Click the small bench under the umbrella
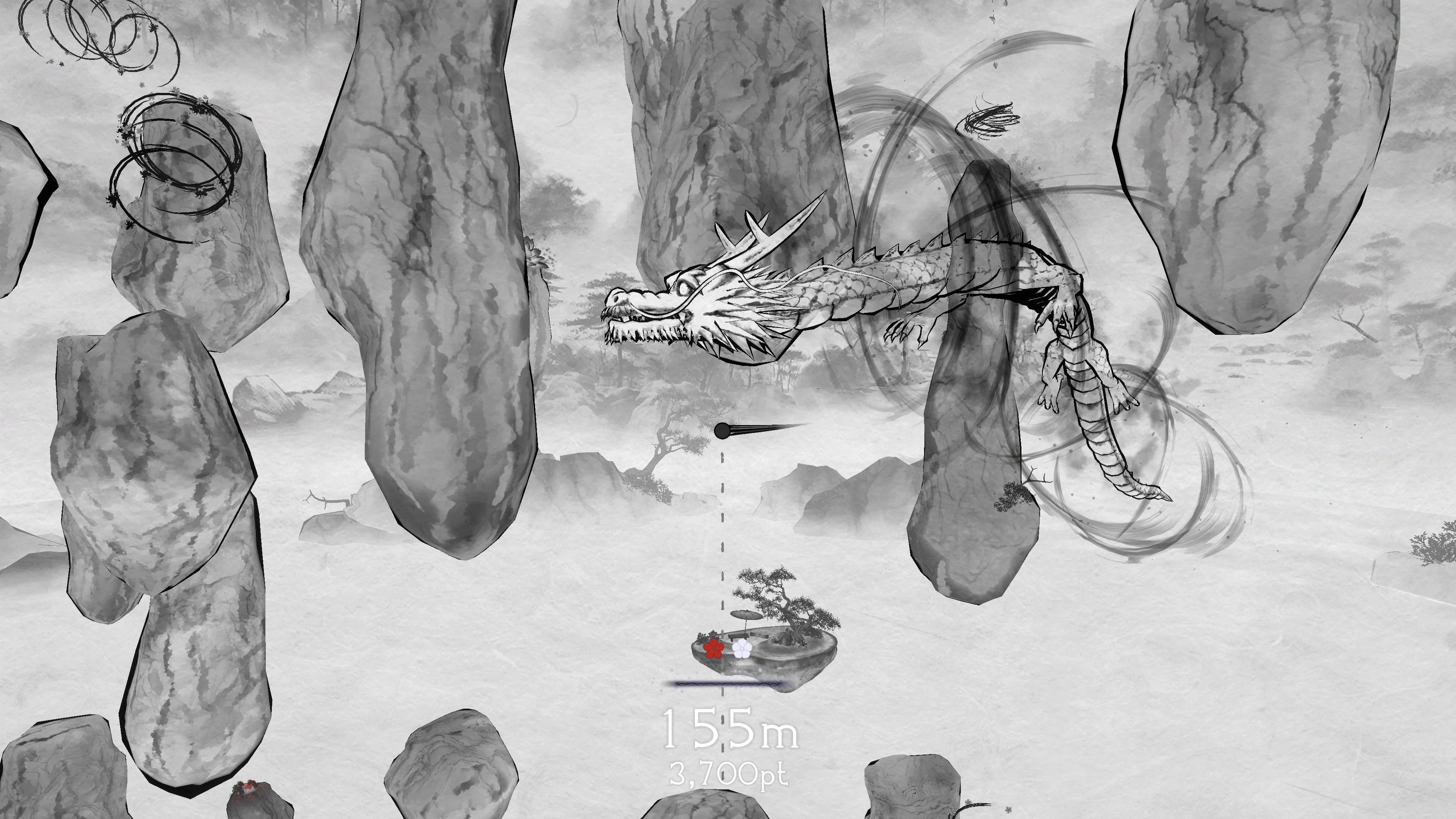The height and width of the screenshot is (819, 1456). 738,637
